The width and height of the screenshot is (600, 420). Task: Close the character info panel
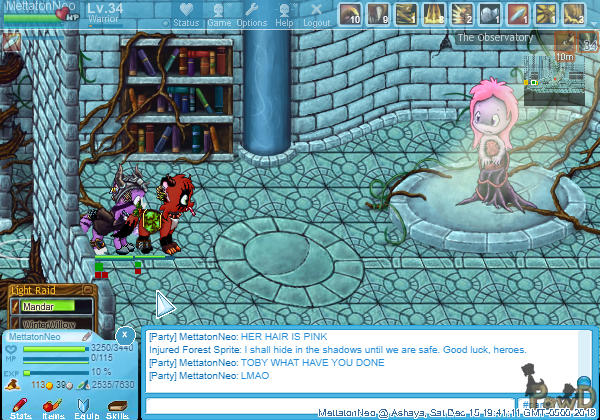point(124,334)
